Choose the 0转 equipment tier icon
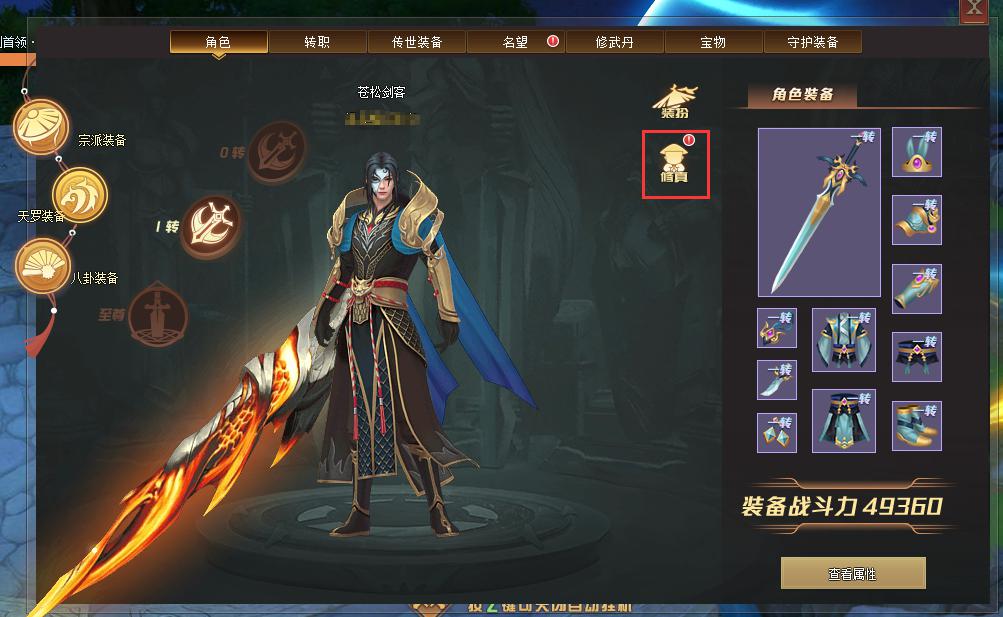The image size is (1003, 617). (x=276, y=150)
